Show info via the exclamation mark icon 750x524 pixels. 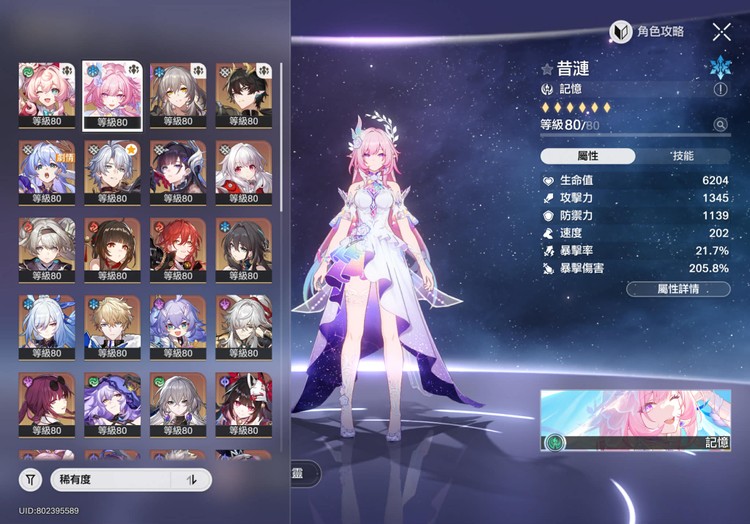(x=720, y=90)
